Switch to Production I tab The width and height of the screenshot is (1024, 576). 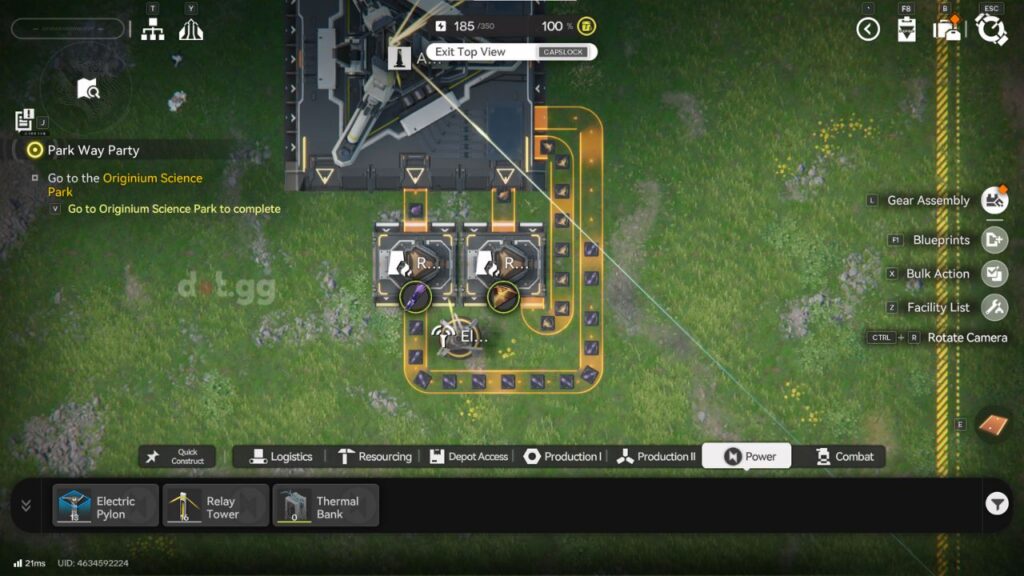[561, 456]
